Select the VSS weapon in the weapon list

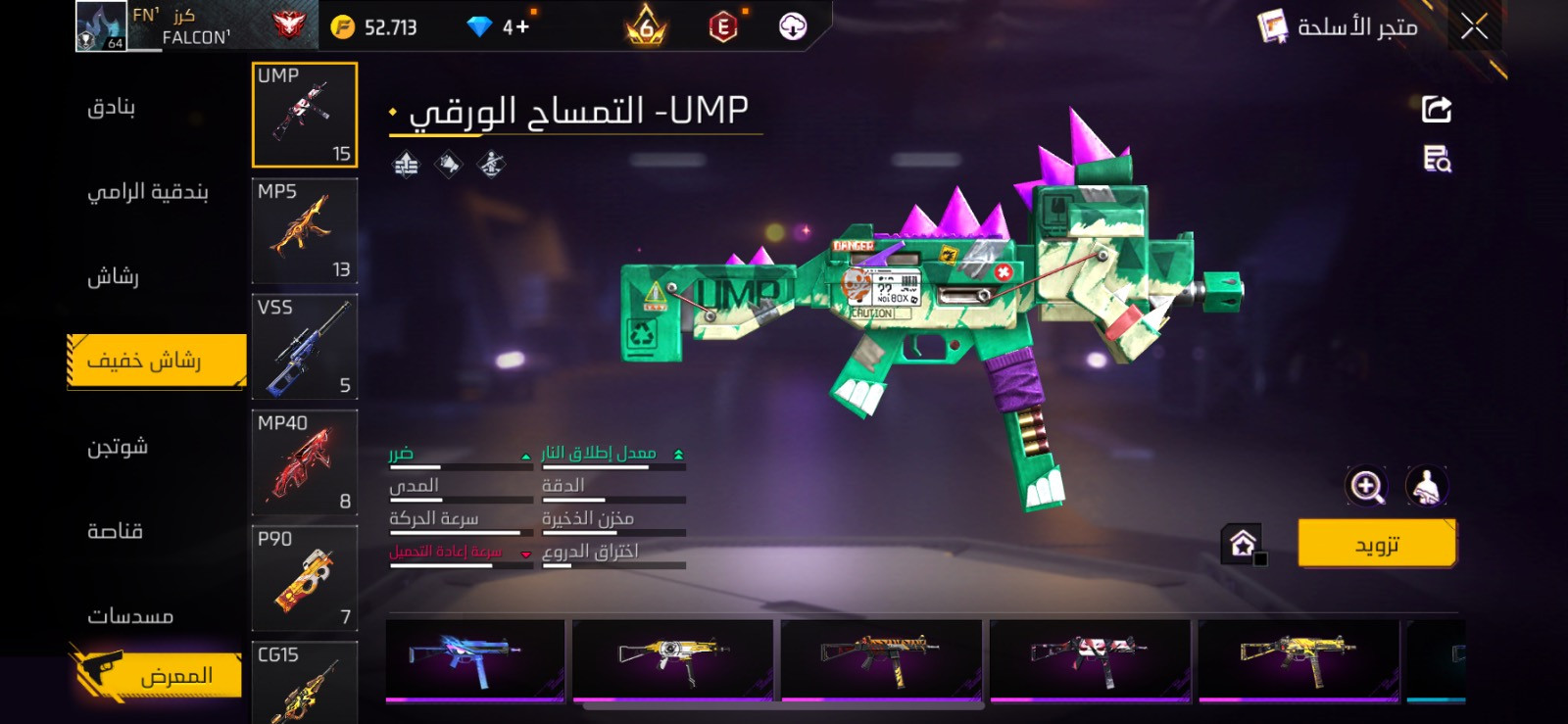tap(305, 346)
